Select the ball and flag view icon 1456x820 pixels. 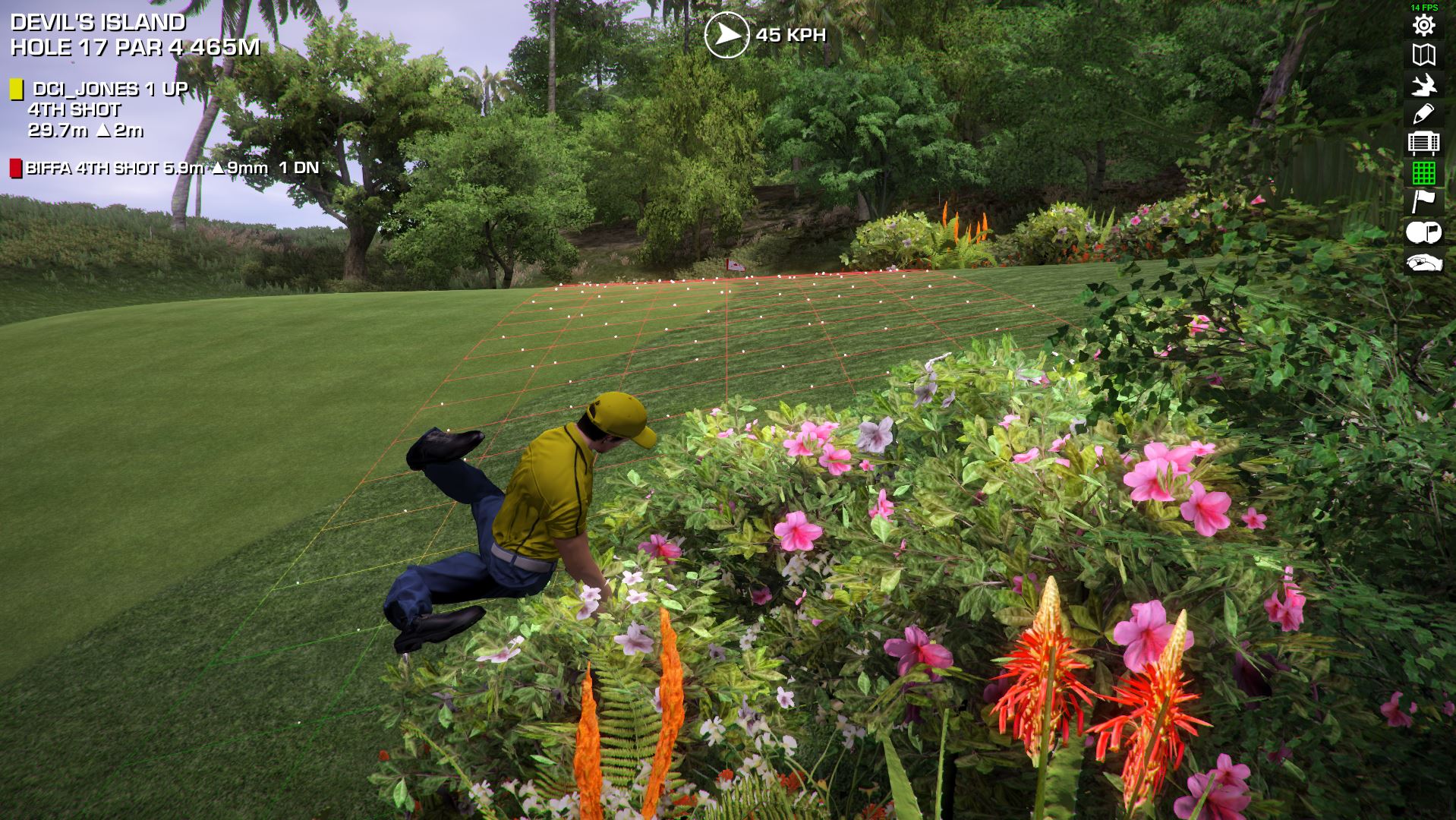click(x=1423, y=232)
